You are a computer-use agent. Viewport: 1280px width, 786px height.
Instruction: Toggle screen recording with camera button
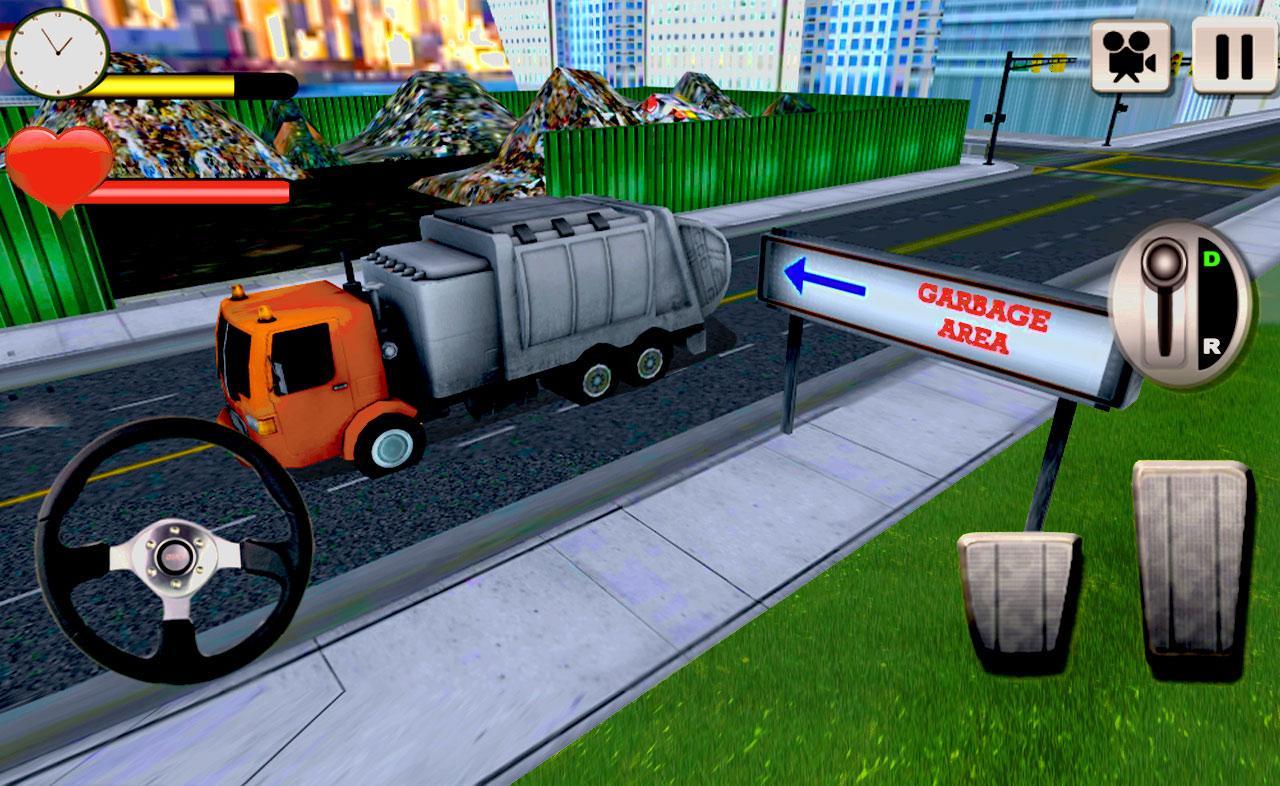click(x=1130, y=55)
